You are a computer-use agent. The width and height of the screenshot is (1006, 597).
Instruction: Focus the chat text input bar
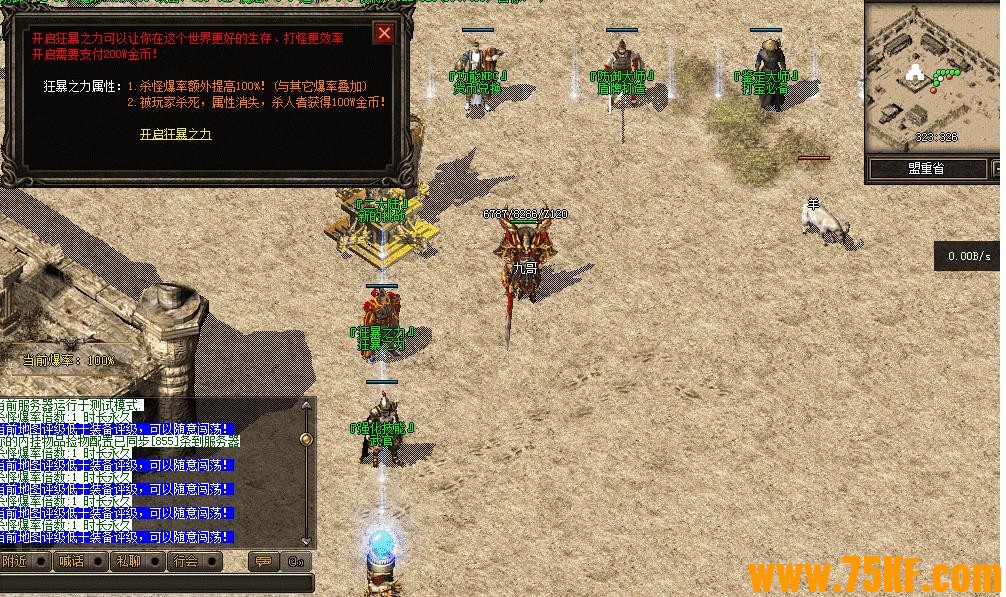[155, 582]
